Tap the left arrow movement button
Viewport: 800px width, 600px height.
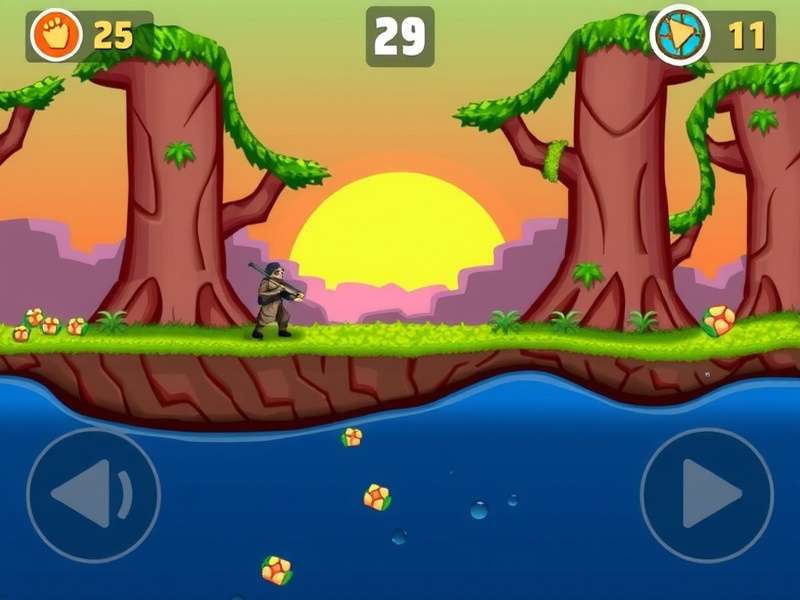(x=93, y=494)
